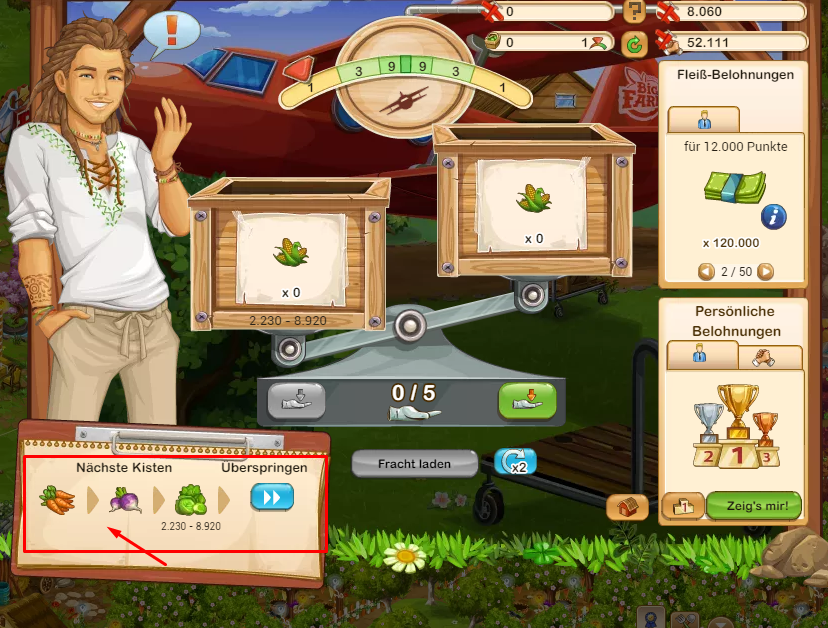
Task: Click the grey hand button on the scale
Action: (x=297, y=400)
